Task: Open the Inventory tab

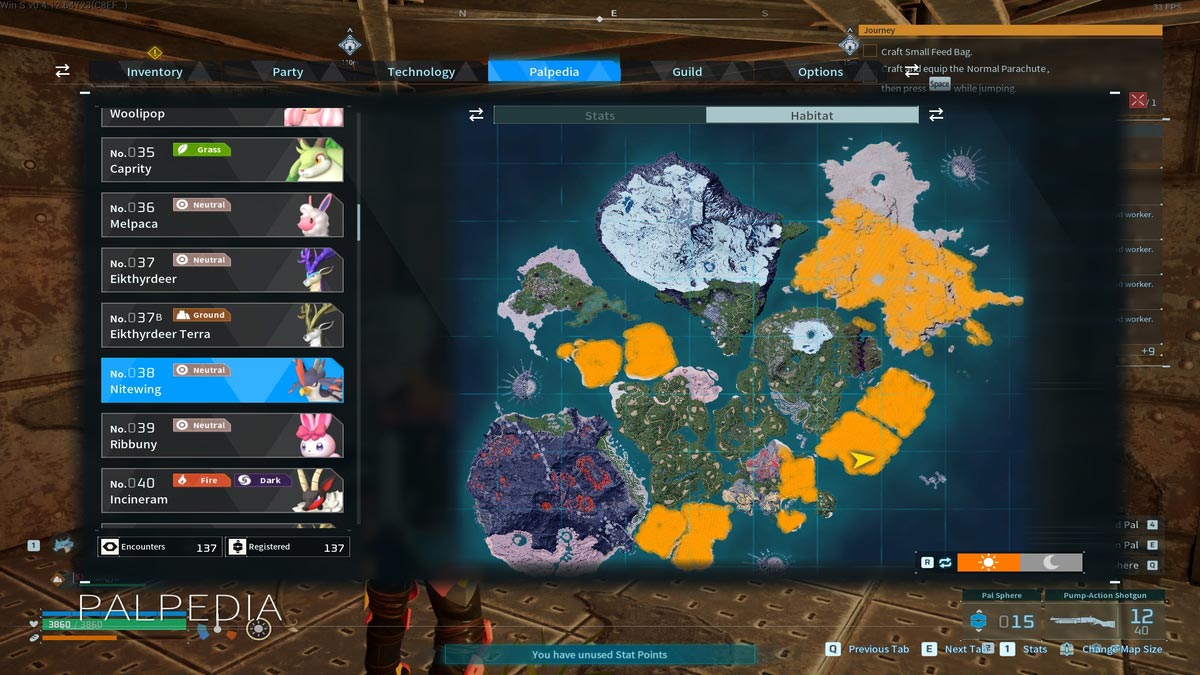Action: pos(154,72)
